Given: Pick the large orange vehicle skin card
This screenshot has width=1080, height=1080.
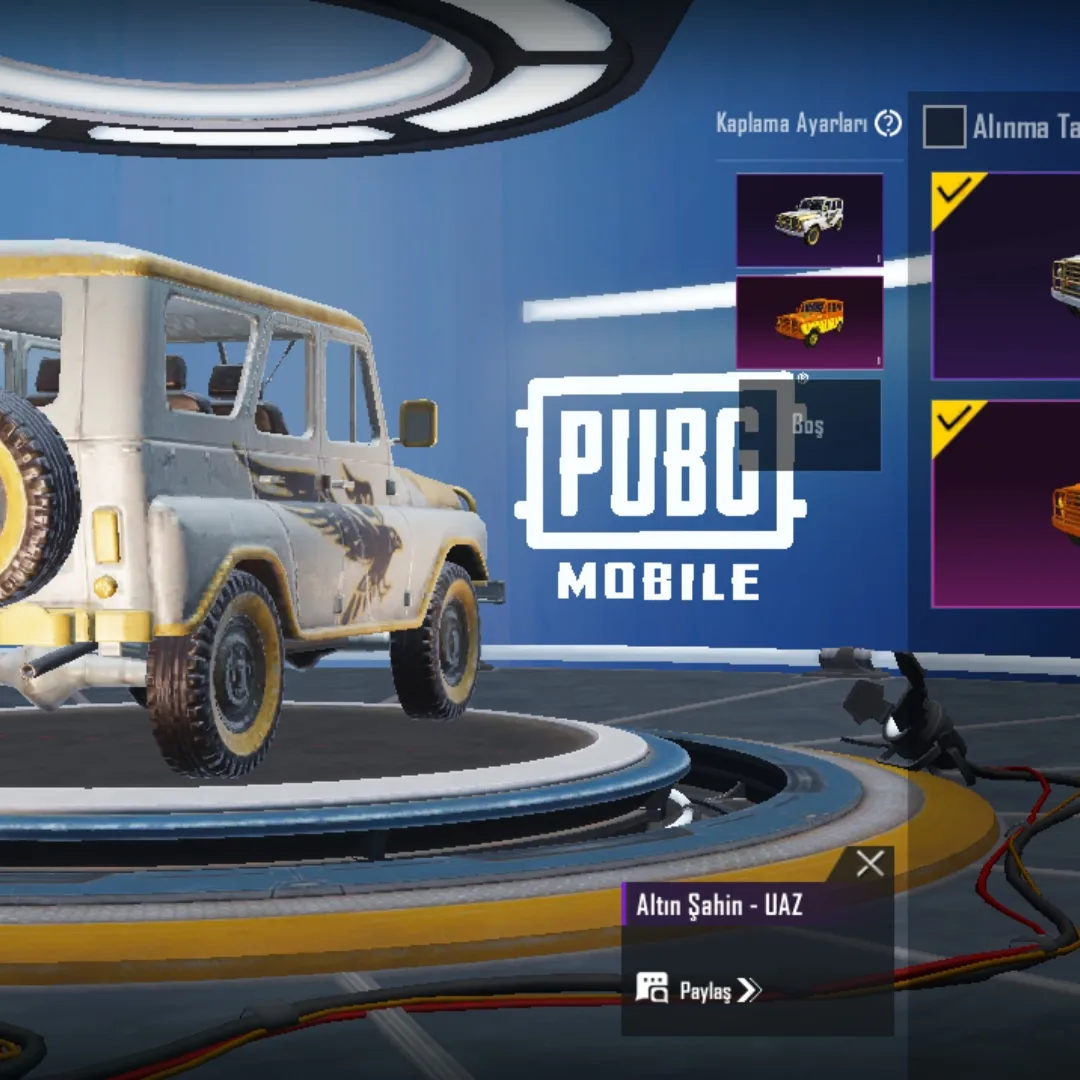Looking at the screenshot, I should click(1006, 504).
